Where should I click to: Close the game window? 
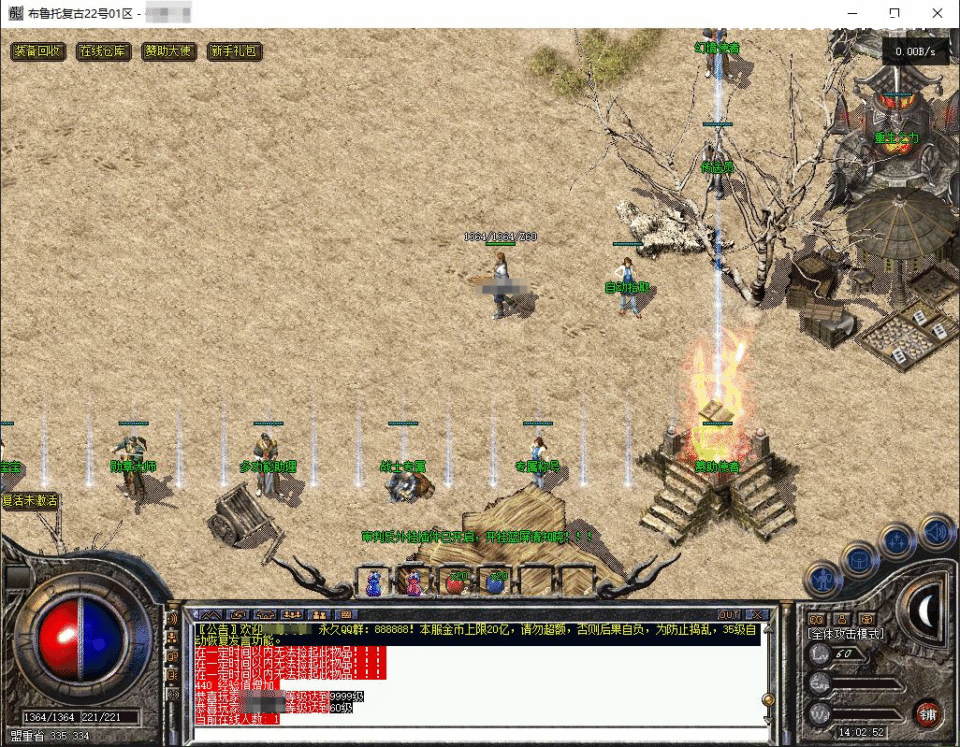coord(937,13)
